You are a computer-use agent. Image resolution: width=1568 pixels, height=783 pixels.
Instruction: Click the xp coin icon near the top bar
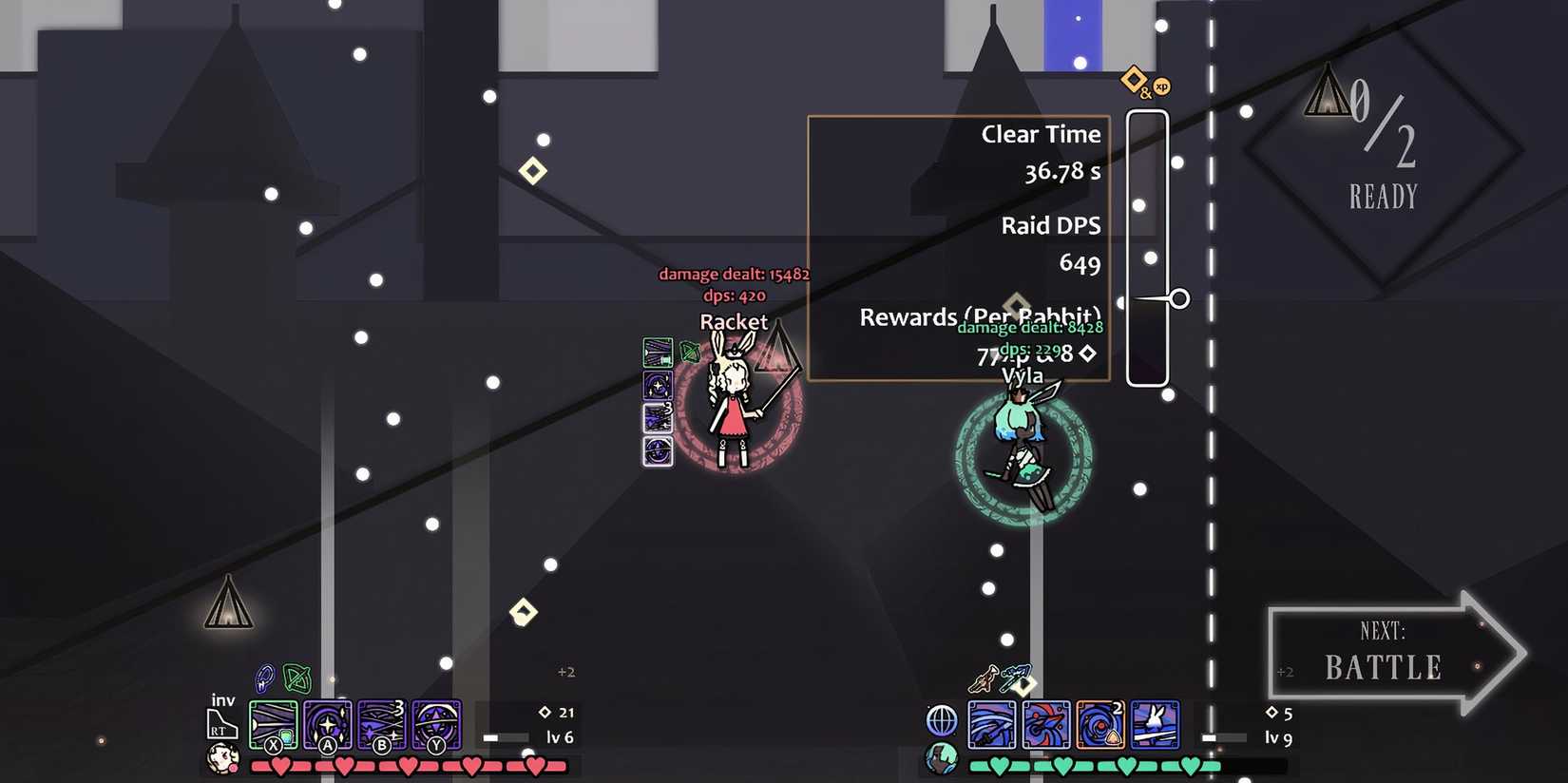point(1160,88)
